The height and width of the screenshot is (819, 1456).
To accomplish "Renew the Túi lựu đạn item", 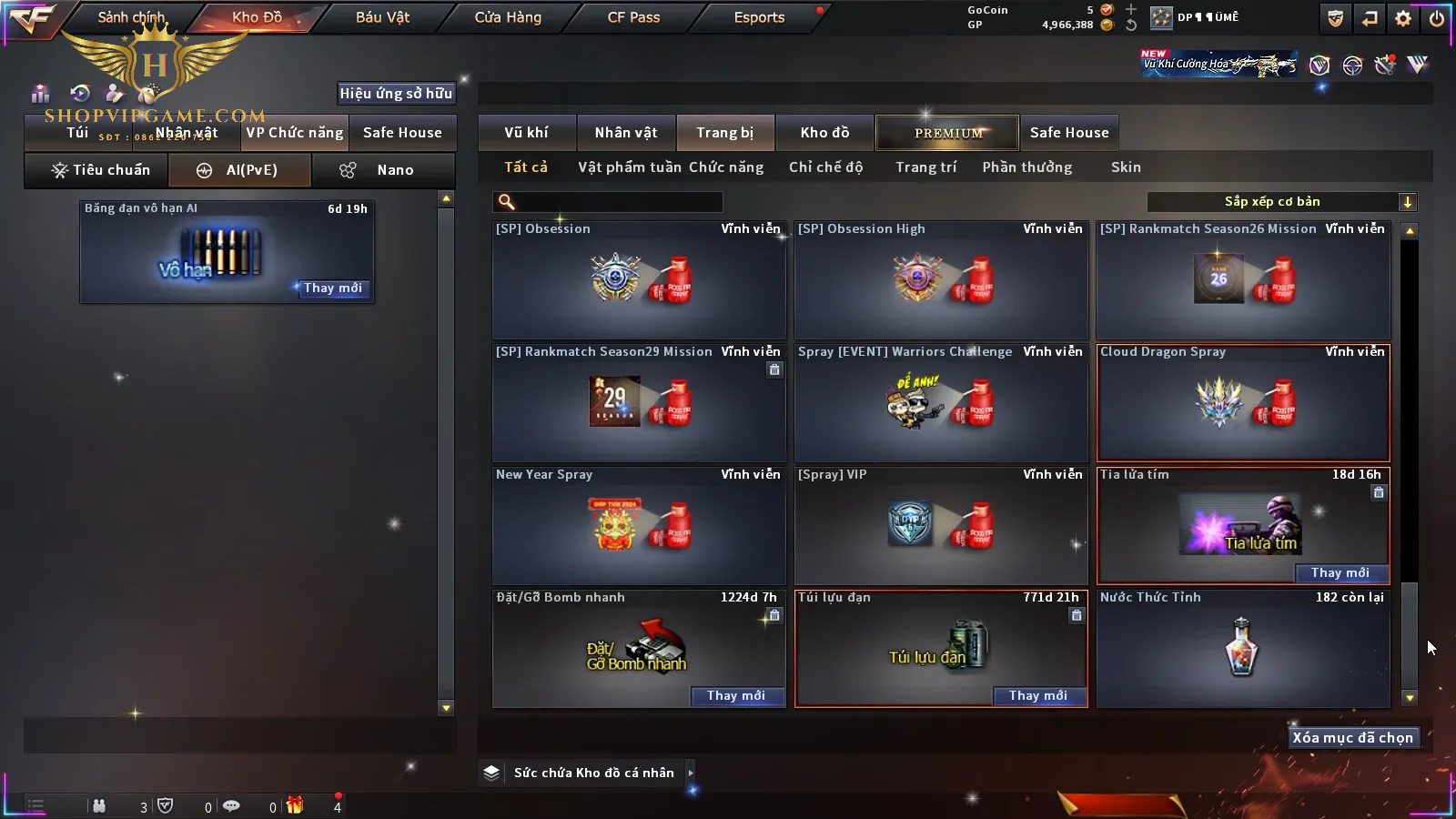I will [1037, 696].
